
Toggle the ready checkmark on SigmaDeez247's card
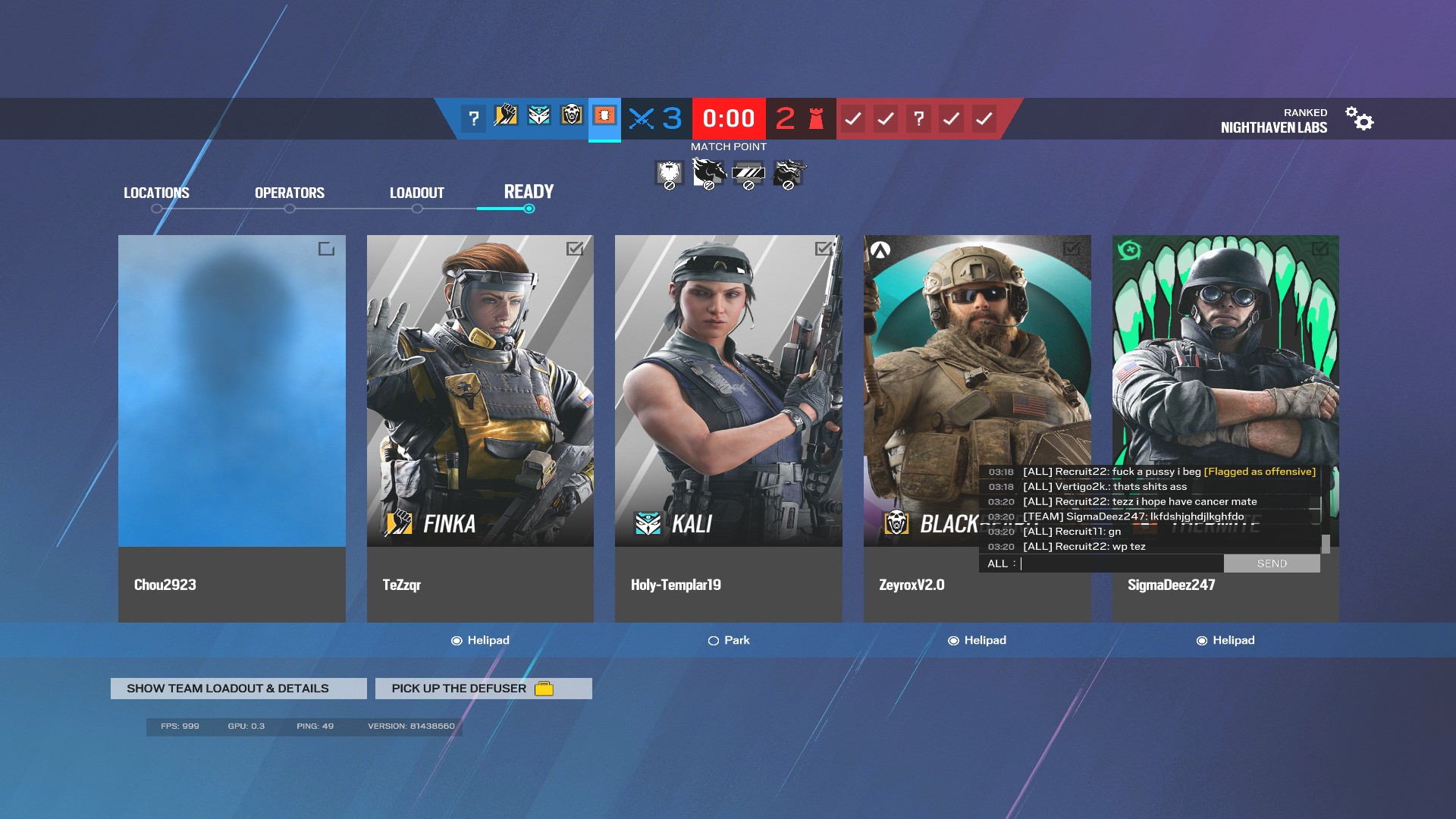[1322, 249]
